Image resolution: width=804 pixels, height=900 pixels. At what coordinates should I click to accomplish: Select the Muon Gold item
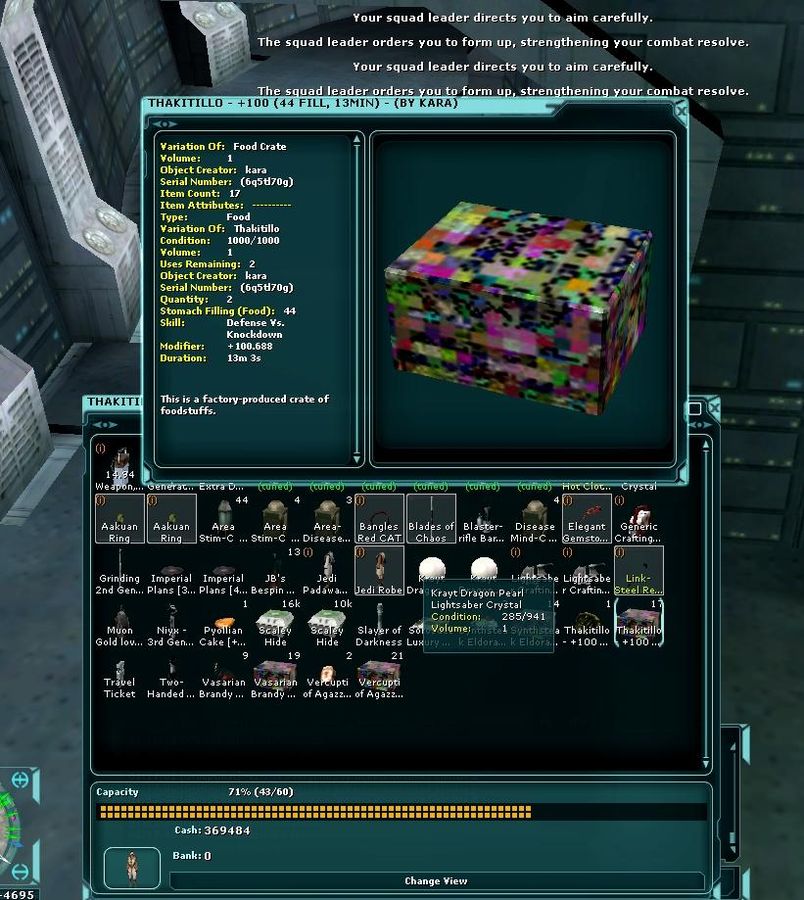tap(119, 623)
